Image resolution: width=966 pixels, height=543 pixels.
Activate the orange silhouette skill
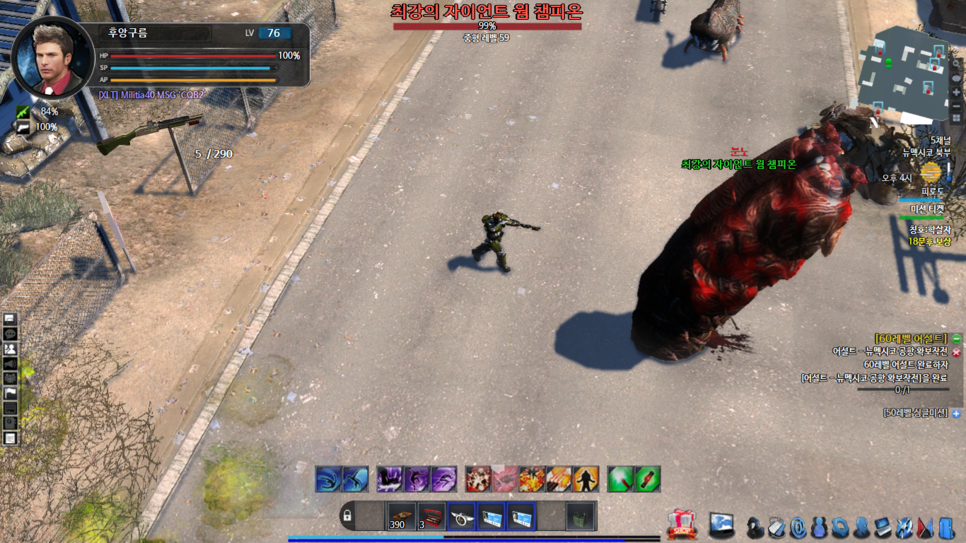point(586,479)
